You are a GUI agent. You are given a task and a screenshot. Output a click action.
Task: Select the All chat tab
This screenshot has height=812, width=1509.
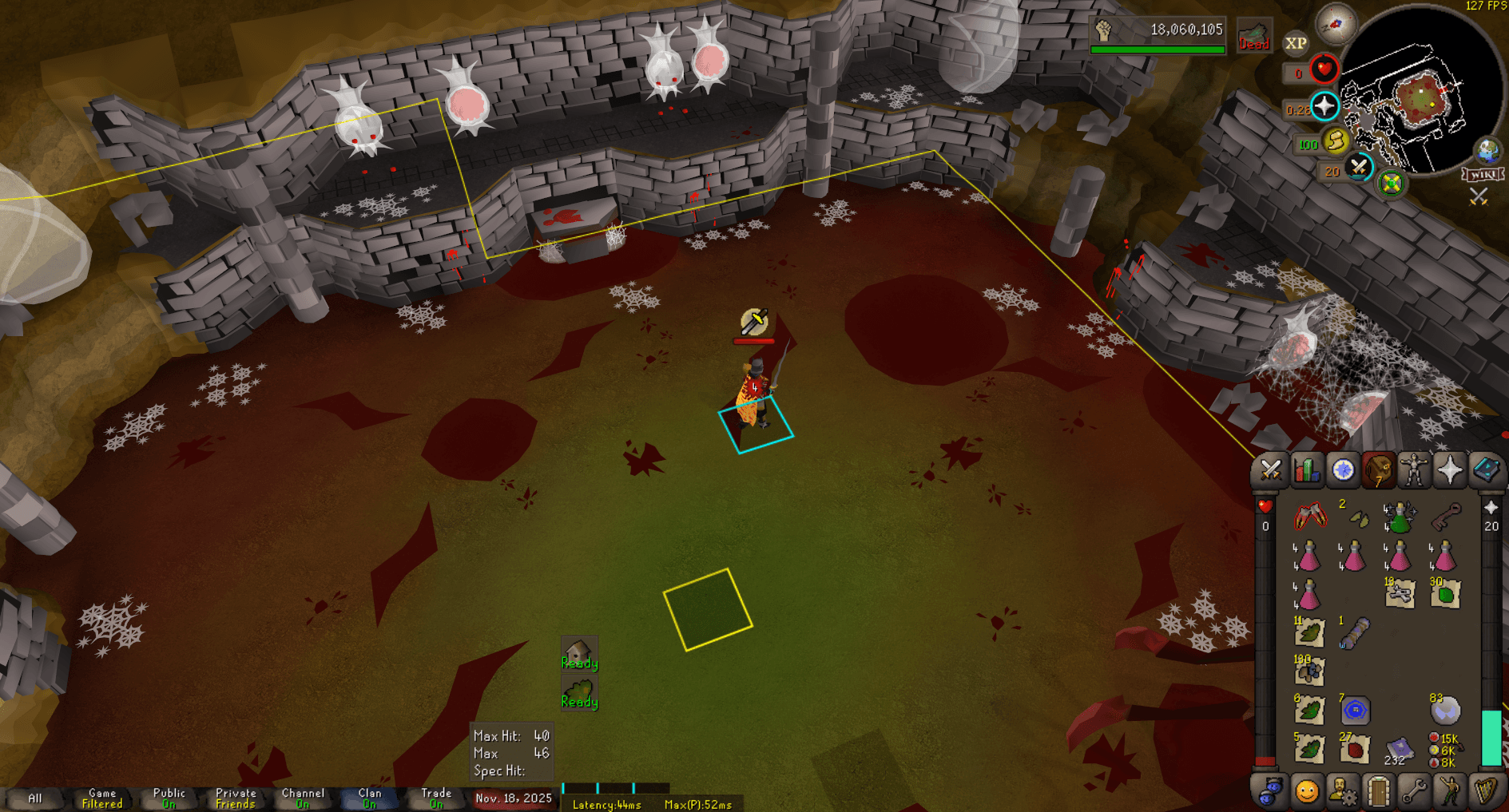tap(35, 797)
